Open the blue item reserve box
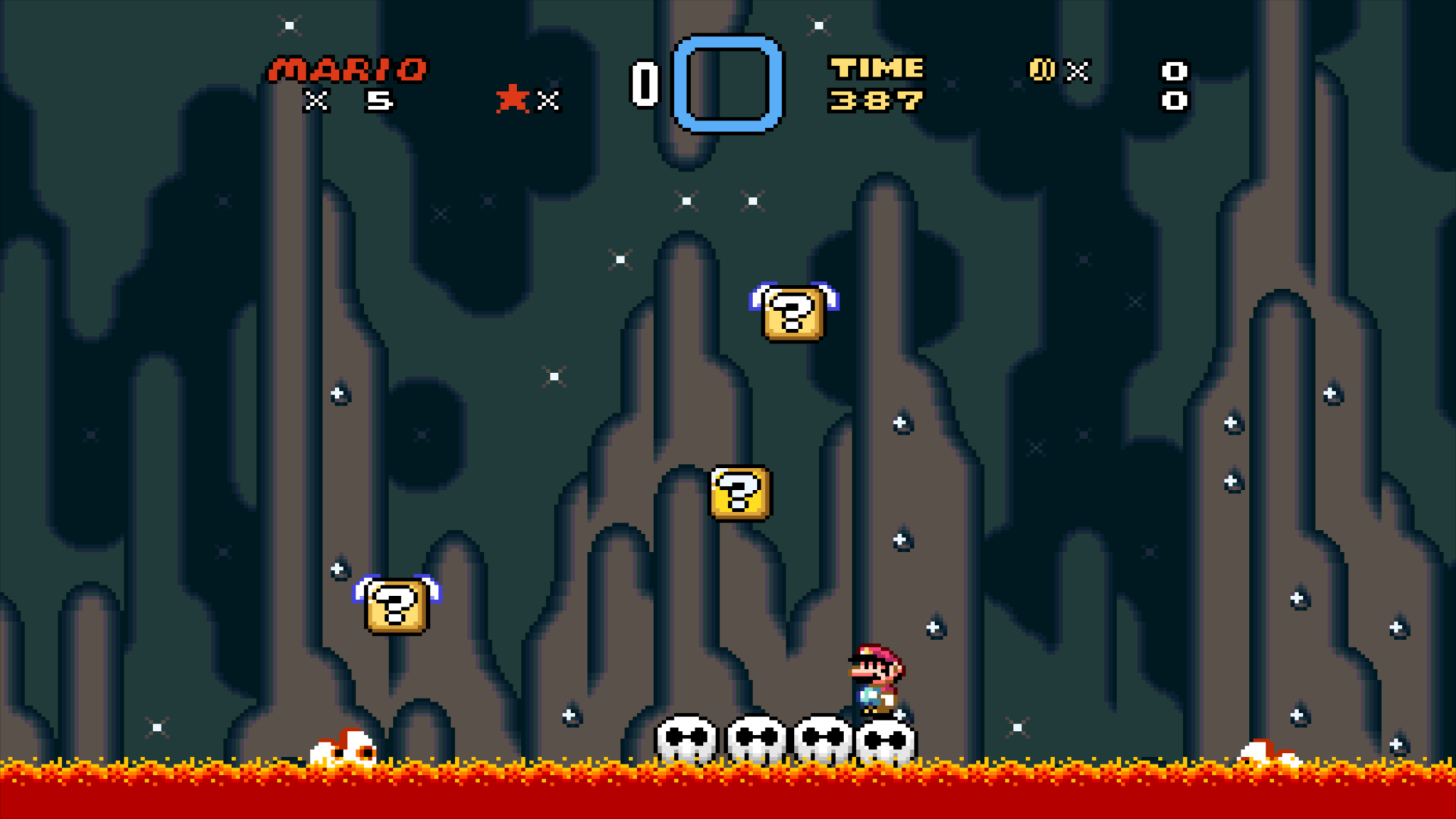Image resolution: width=1456 pixels, height=819 pixels. (730, 85)
